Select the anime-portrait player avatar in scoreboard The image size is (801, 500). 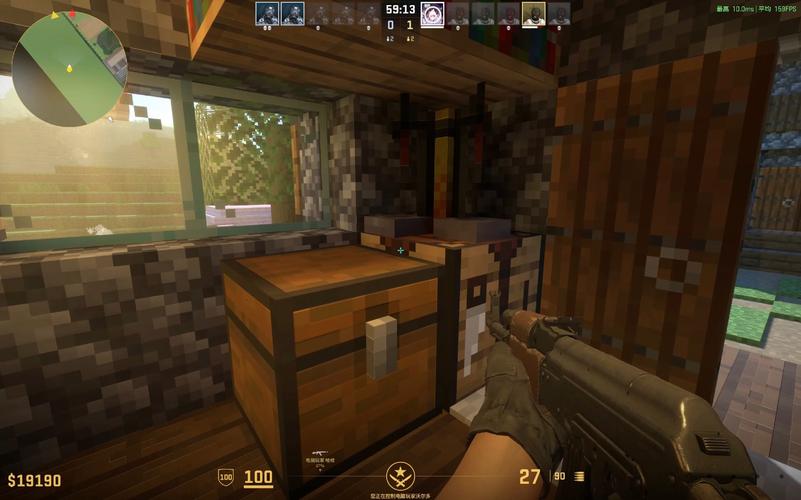(432, 13)
